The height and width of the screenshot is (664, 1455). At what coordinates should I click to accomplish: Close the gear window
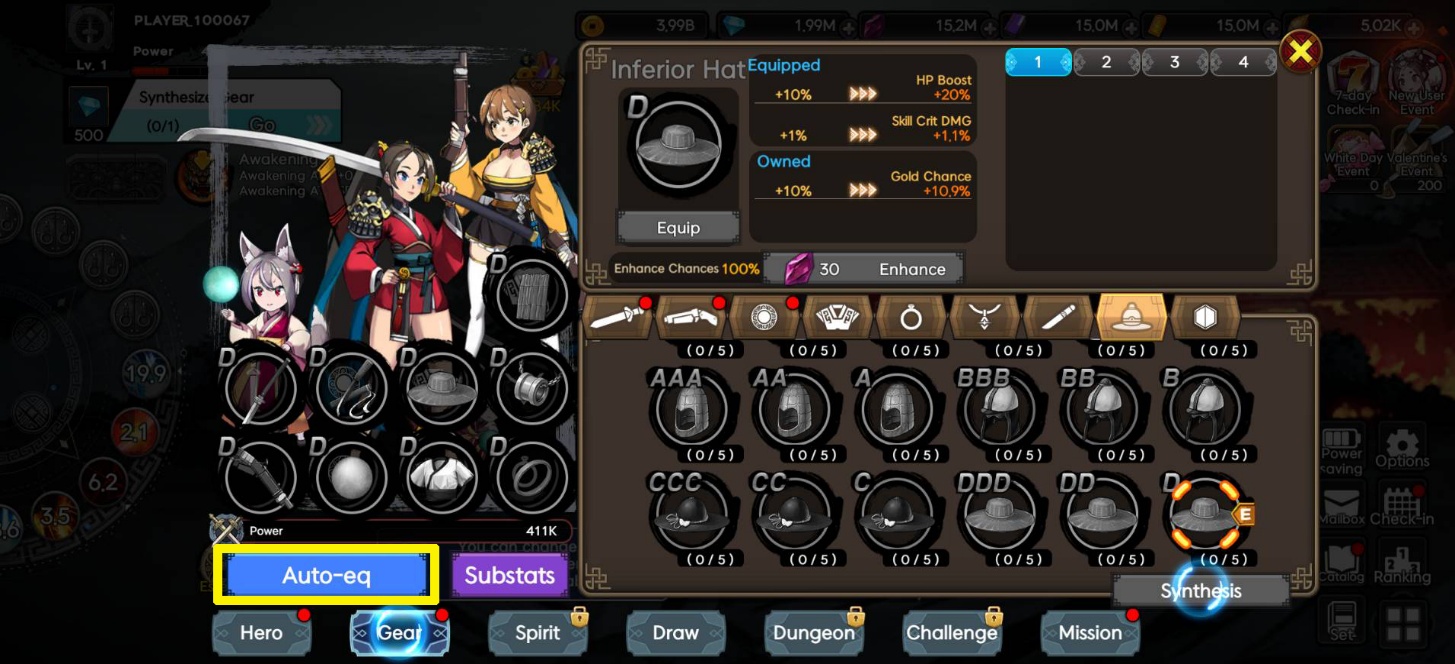pyautogui.click(x=1300, y=52)
